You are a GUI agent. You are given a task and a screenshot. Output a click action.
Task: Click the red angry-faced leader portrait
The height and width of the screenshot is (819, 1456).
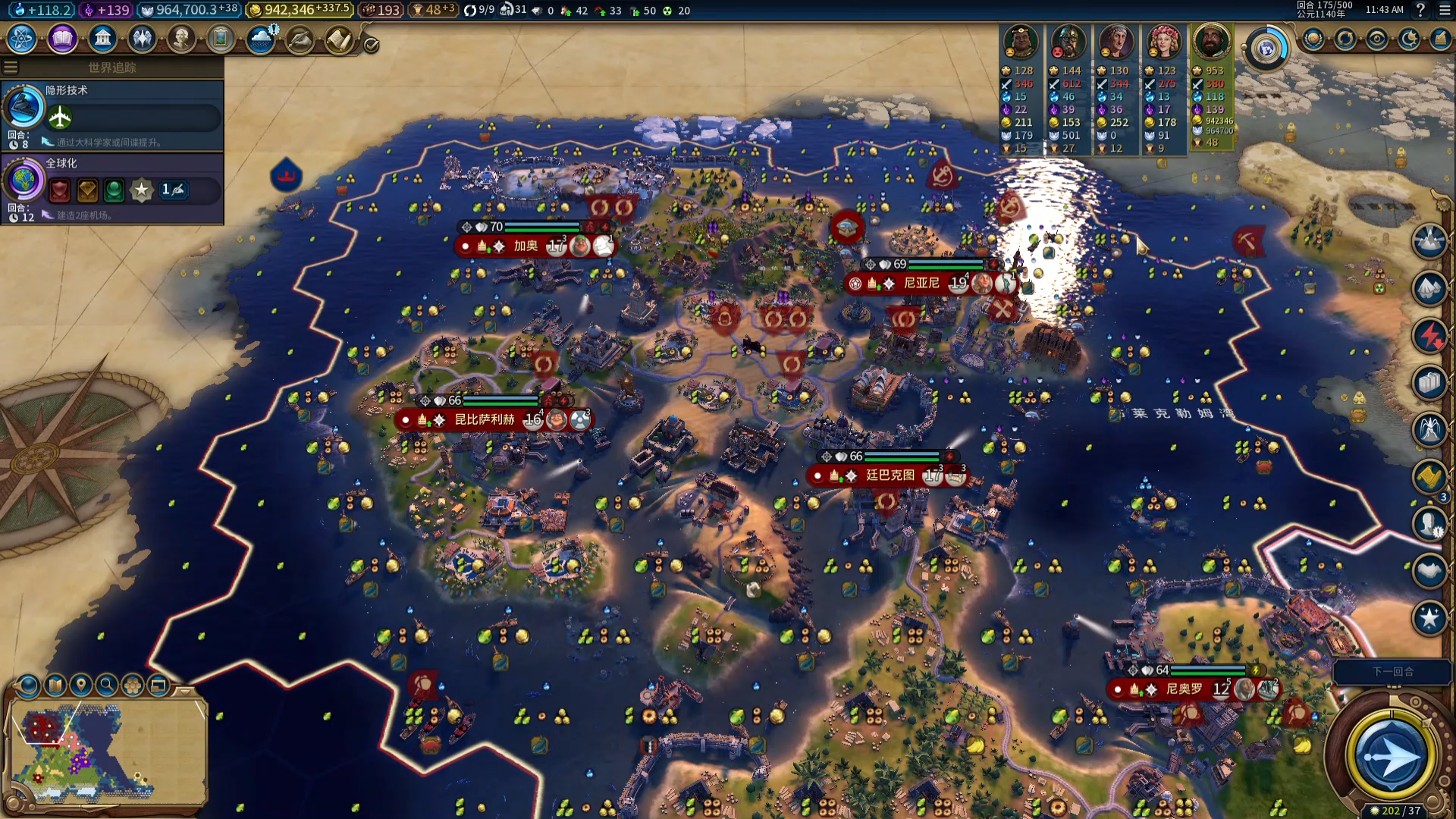pyautogui.click(x=1068, y=42)
